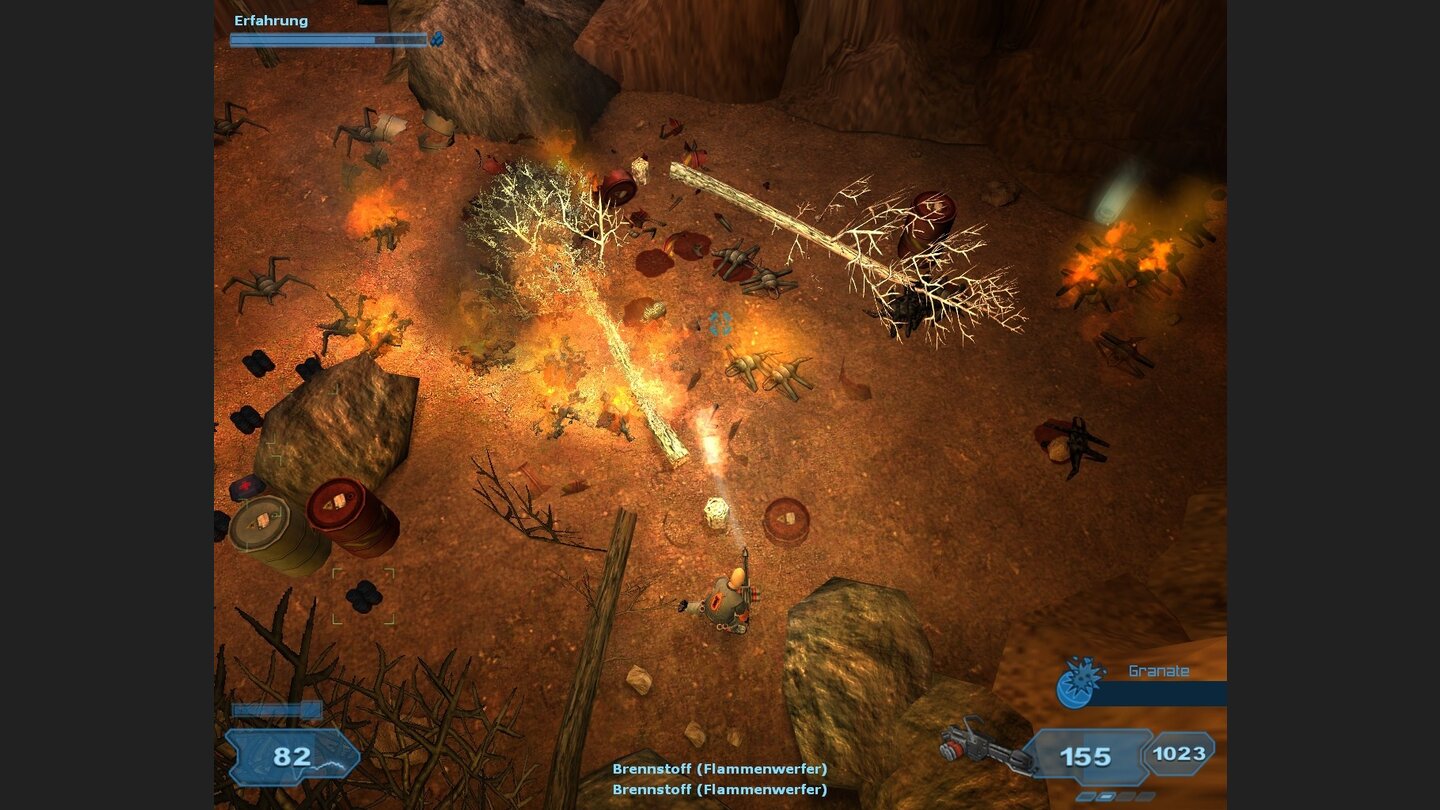Toggle the second weapon slot indicator under the ammo
Screen dimensions: 1440x810
1105,796
